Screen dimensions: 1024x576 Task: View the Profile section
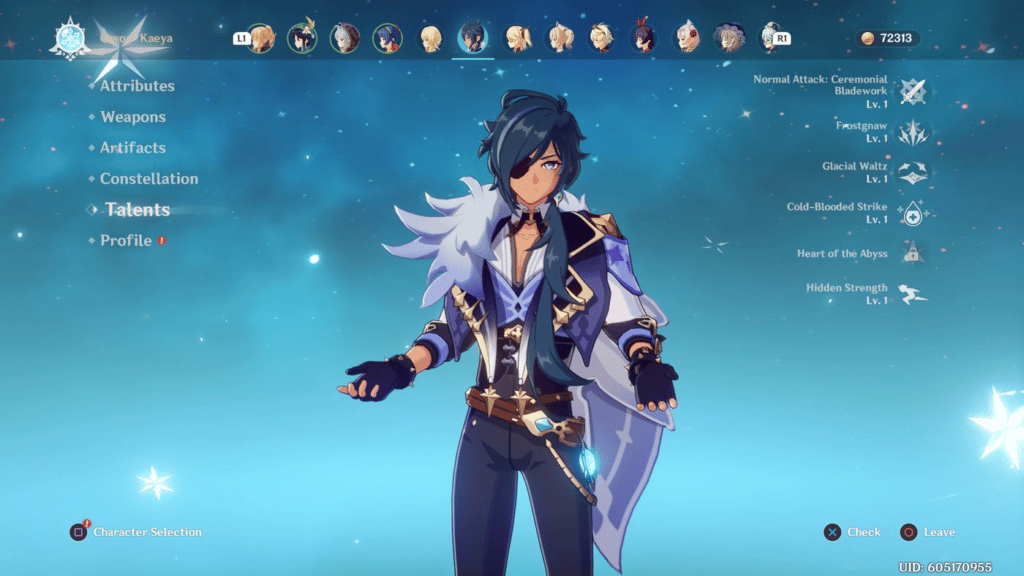pos(126,241)
